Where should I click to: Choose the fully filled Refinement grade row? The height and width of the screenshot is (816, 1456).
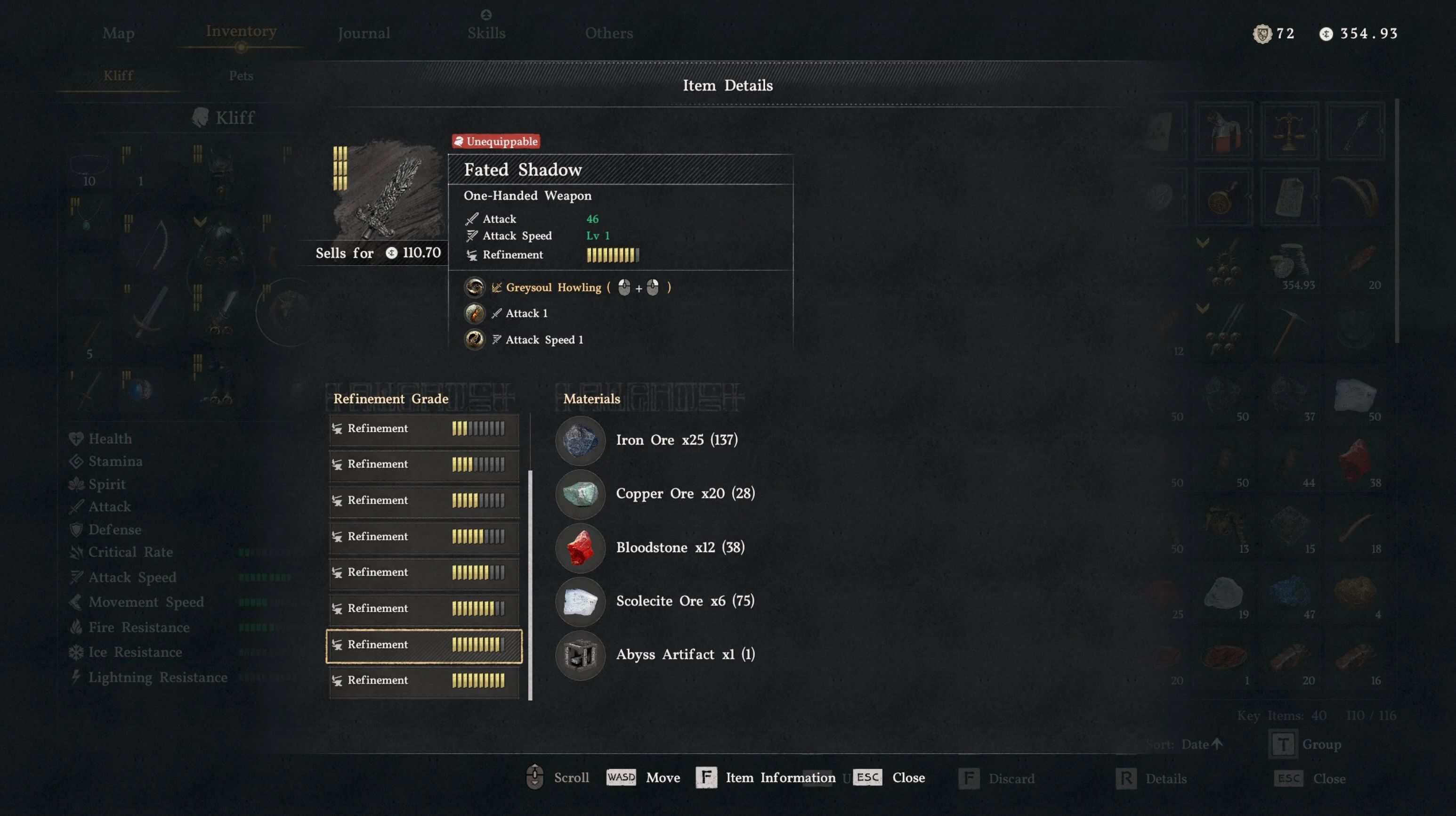424,680
